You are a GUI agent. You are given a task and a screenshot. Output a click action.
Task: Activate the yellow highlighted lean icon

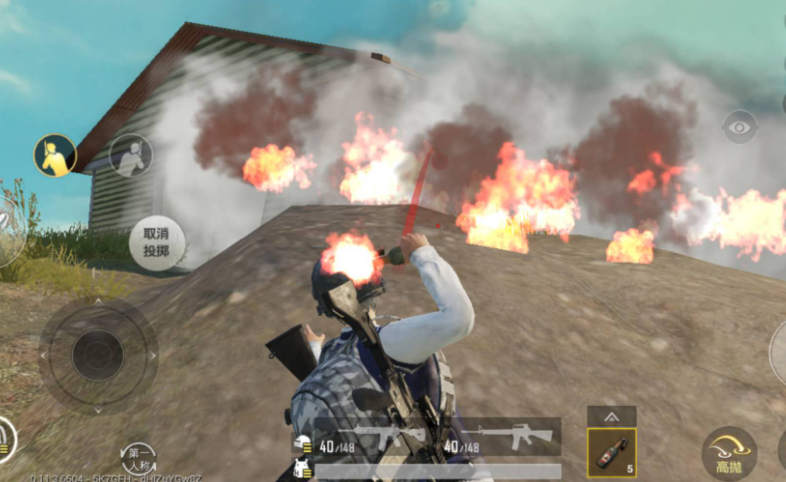pos(55,155)
